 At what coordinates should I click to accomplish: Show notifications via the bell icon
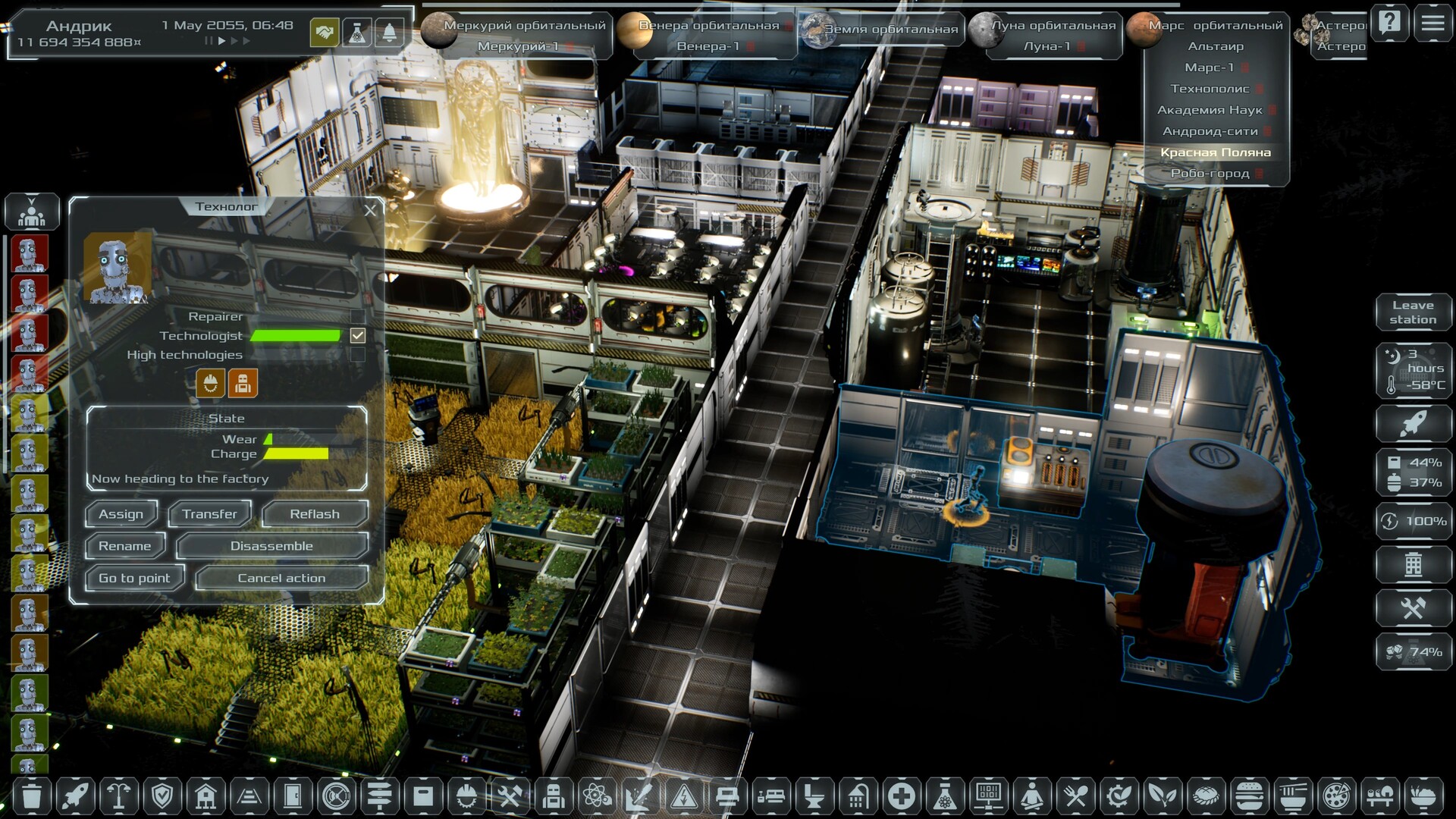point(389,33)
